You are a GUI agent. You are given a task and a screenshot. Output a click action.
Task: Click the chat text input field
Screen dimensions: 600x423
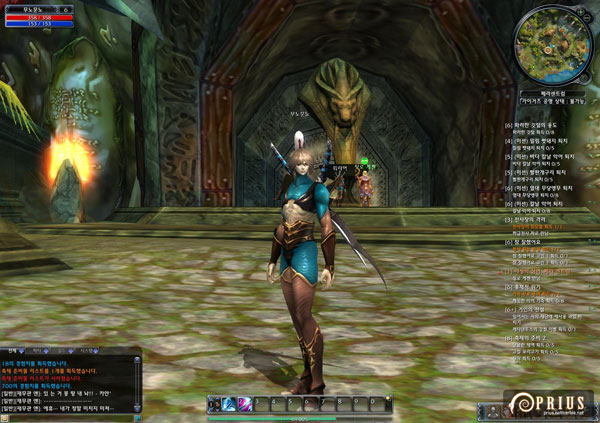coord(70,417)
